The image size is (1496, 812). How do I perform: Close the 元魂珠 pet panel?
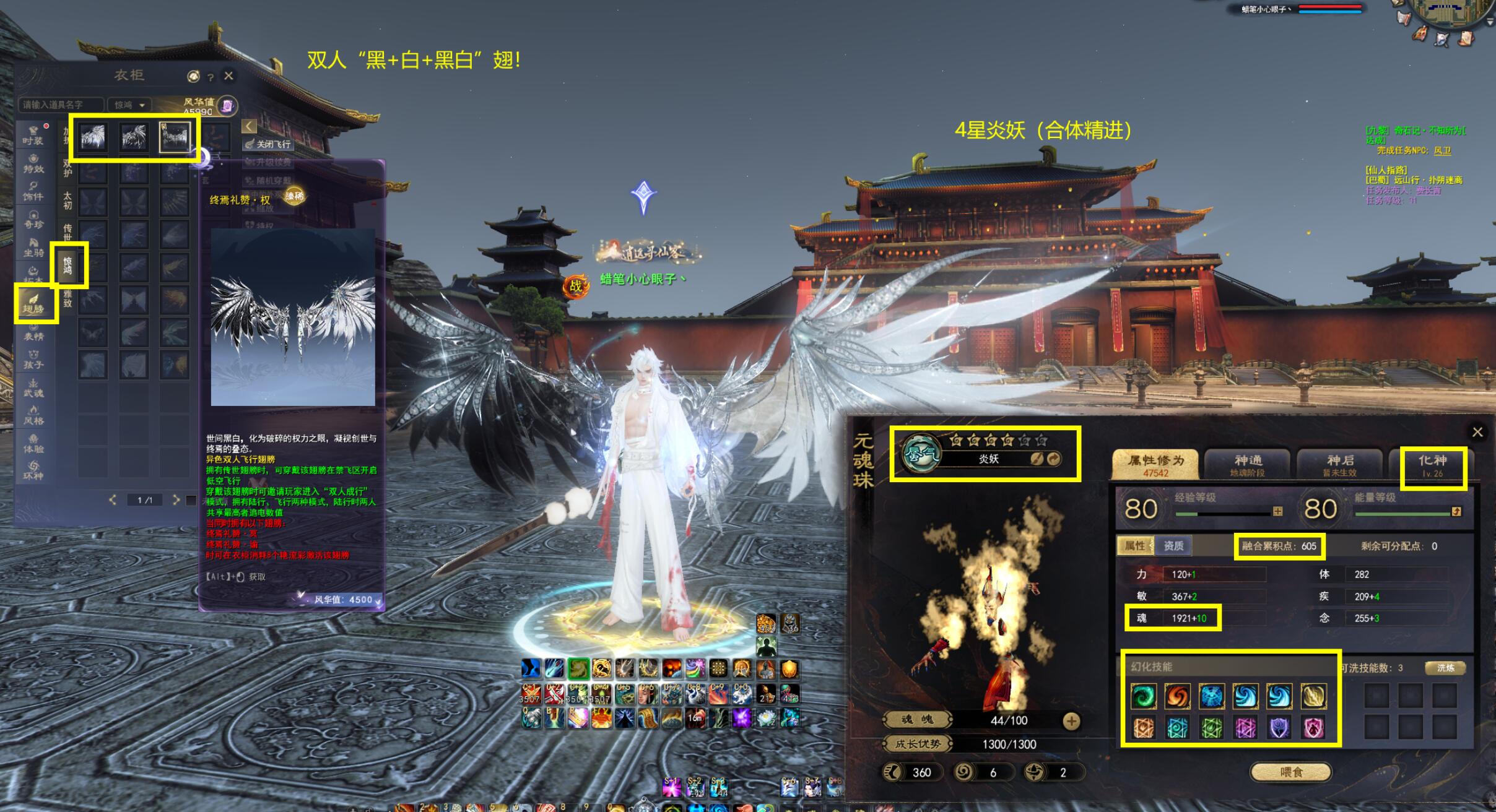1477,432
